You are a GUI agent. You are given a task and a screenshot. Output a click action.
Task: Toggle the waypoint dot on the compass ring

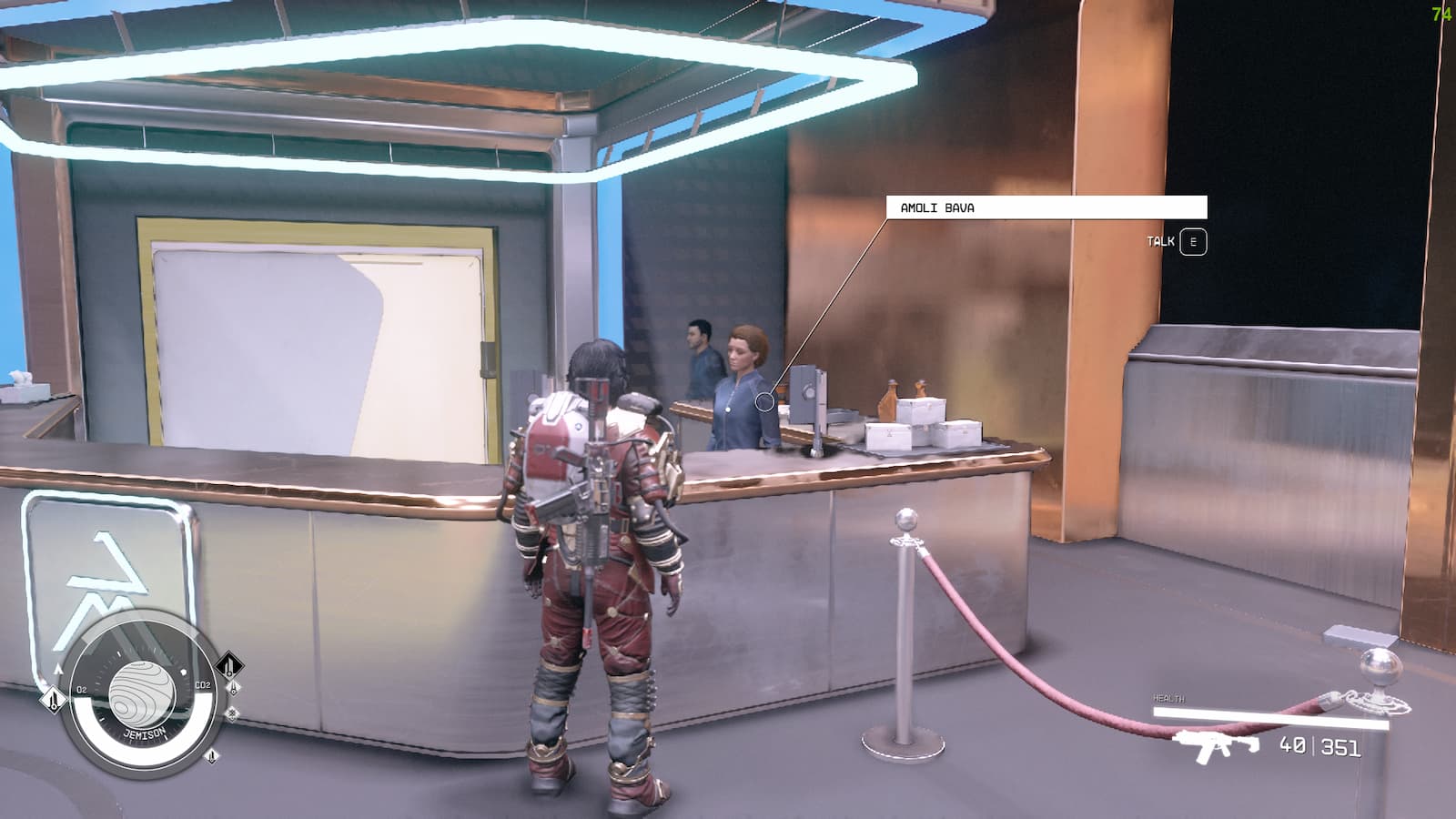pyautogui.click(x=183, y=672)
